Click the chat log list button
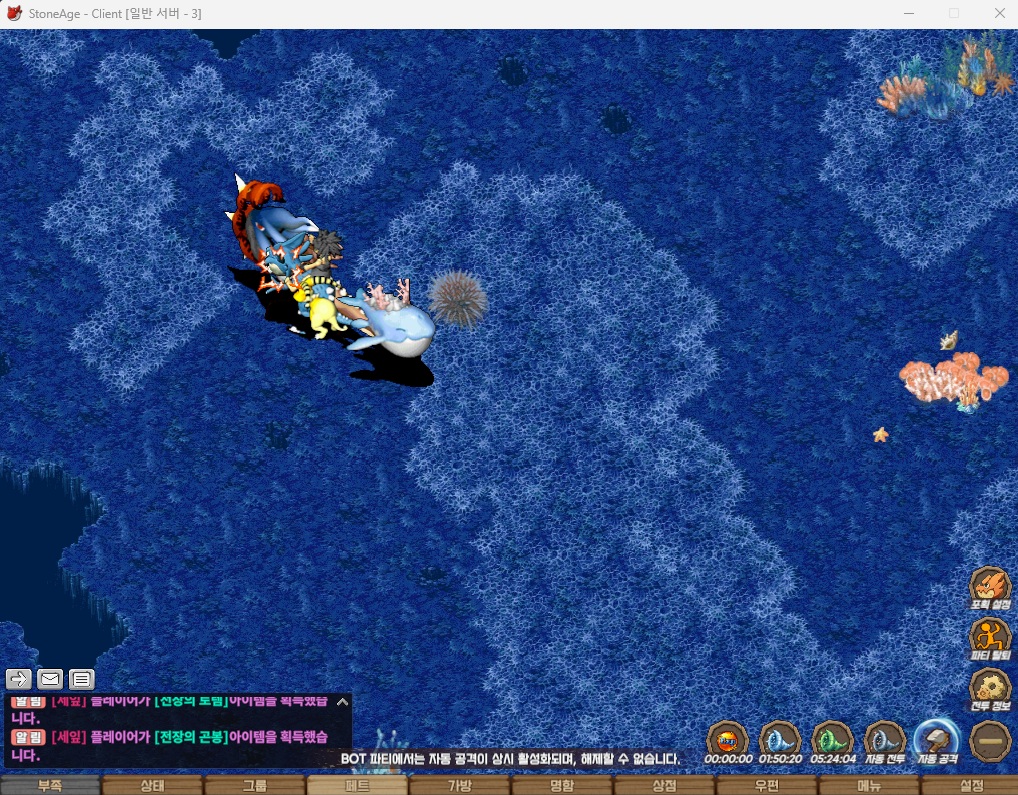 click(x=82, y=680)
